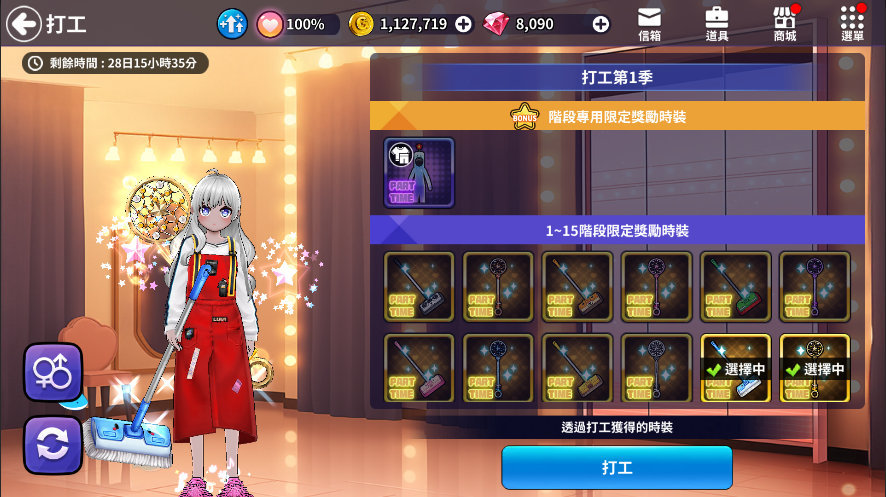The width and height of the screenshot is (886, 497).
Task: Click the blue up-arrows boost icon
Action: [232, 24]
